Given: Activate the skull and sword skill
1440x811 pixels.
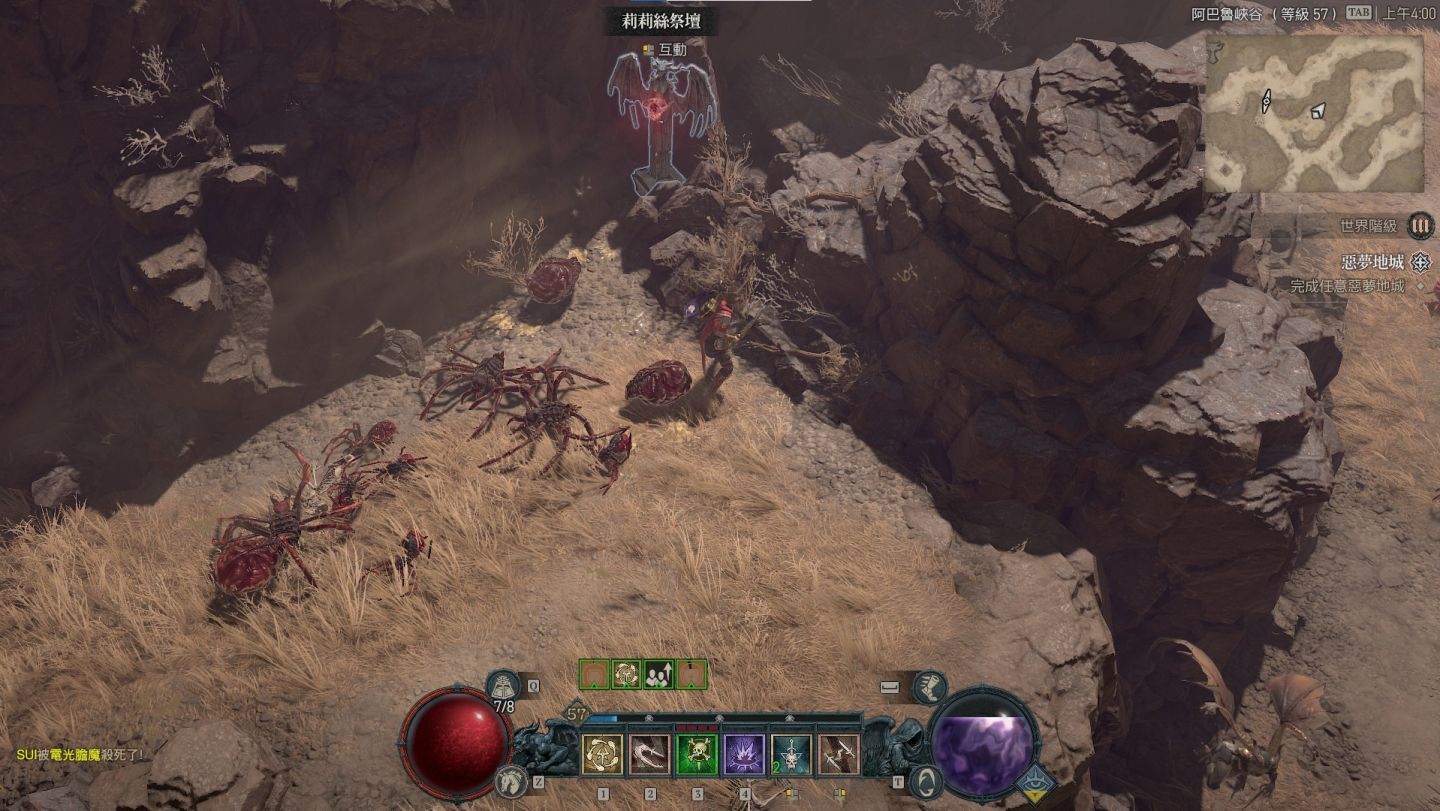Looking at the screenshot, I should pyautogui.click(x=791, y=755).
